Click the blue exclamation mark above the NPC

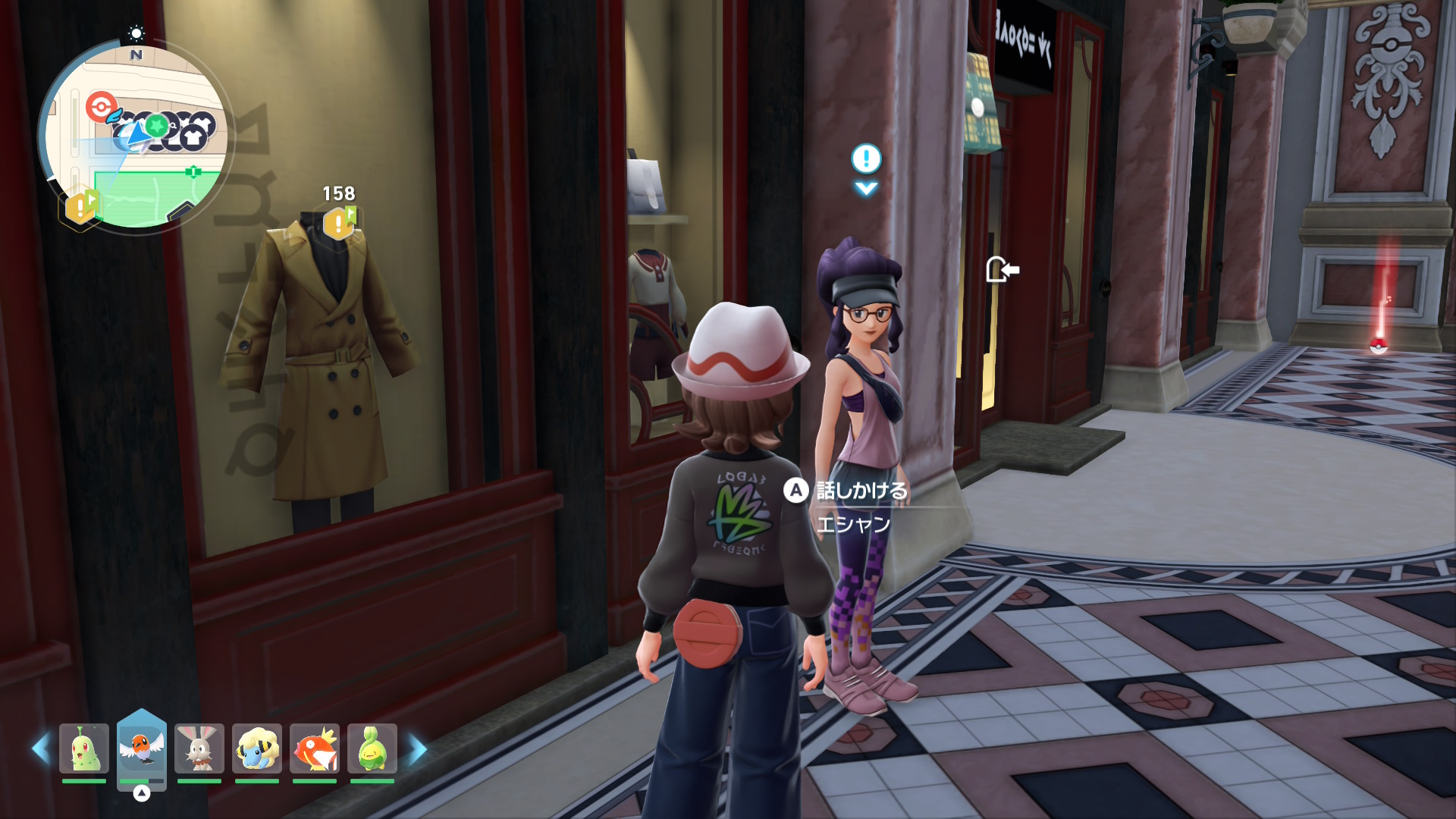(x=866, y=159)
